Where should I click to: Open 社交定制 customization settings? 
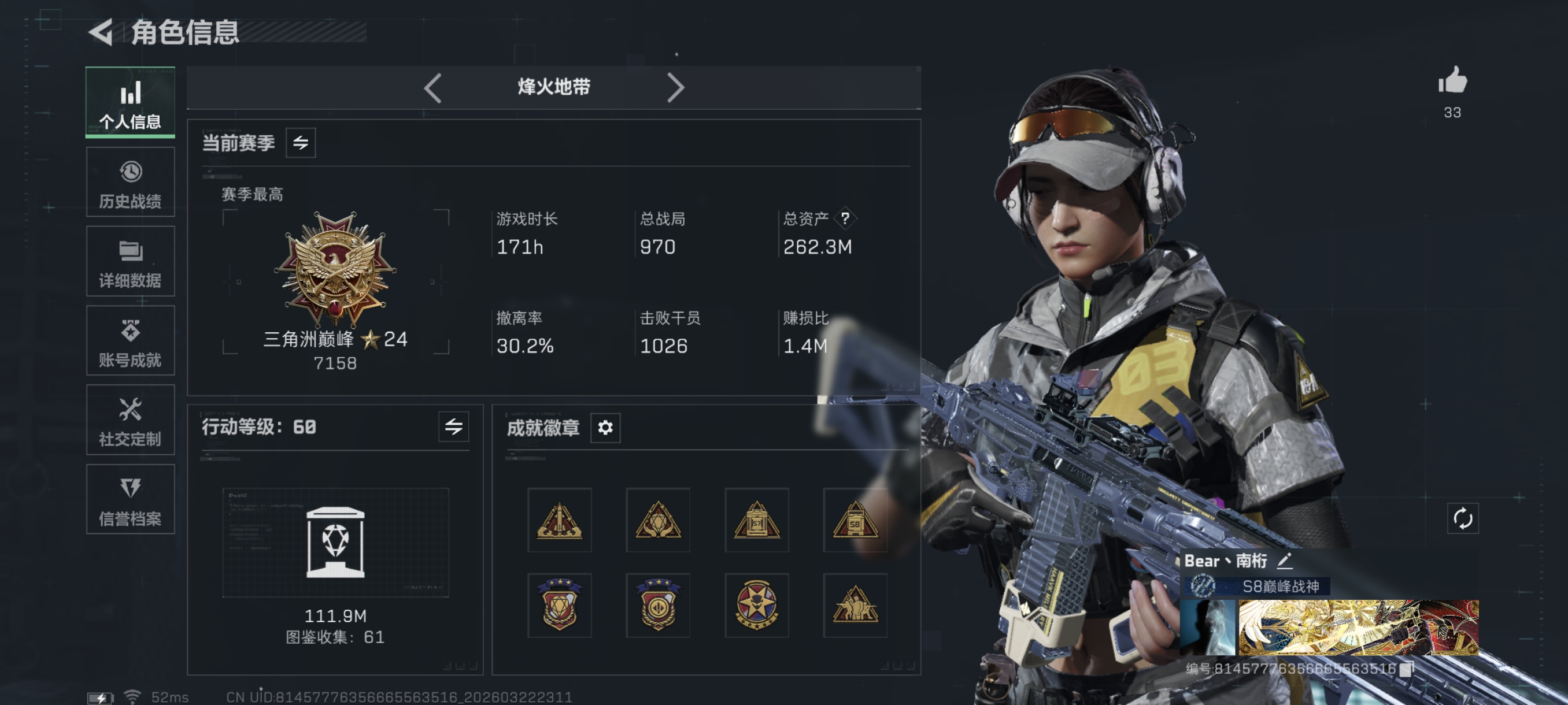pyautogui.click(x=130, y=420)
